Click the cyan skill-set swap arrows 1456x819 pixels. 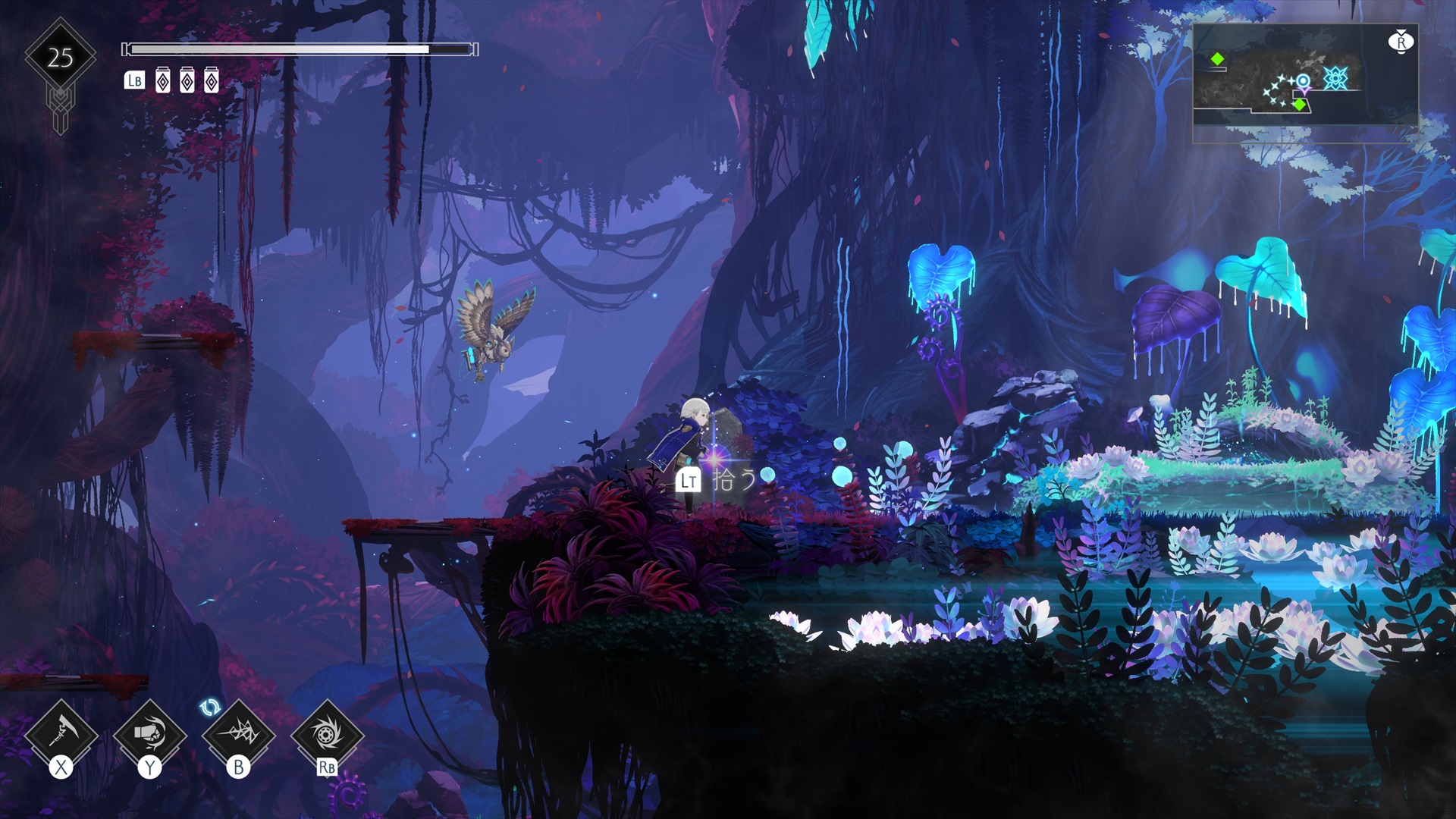pos(210,708)
